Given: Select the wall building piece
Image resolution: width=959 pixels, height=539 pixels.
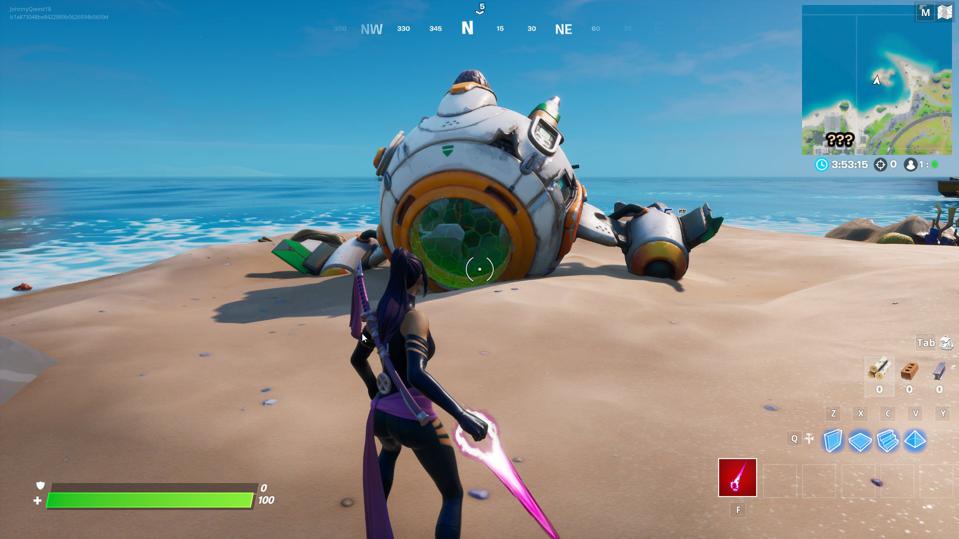Looking at the screenshot, I should tap(832, 440).
